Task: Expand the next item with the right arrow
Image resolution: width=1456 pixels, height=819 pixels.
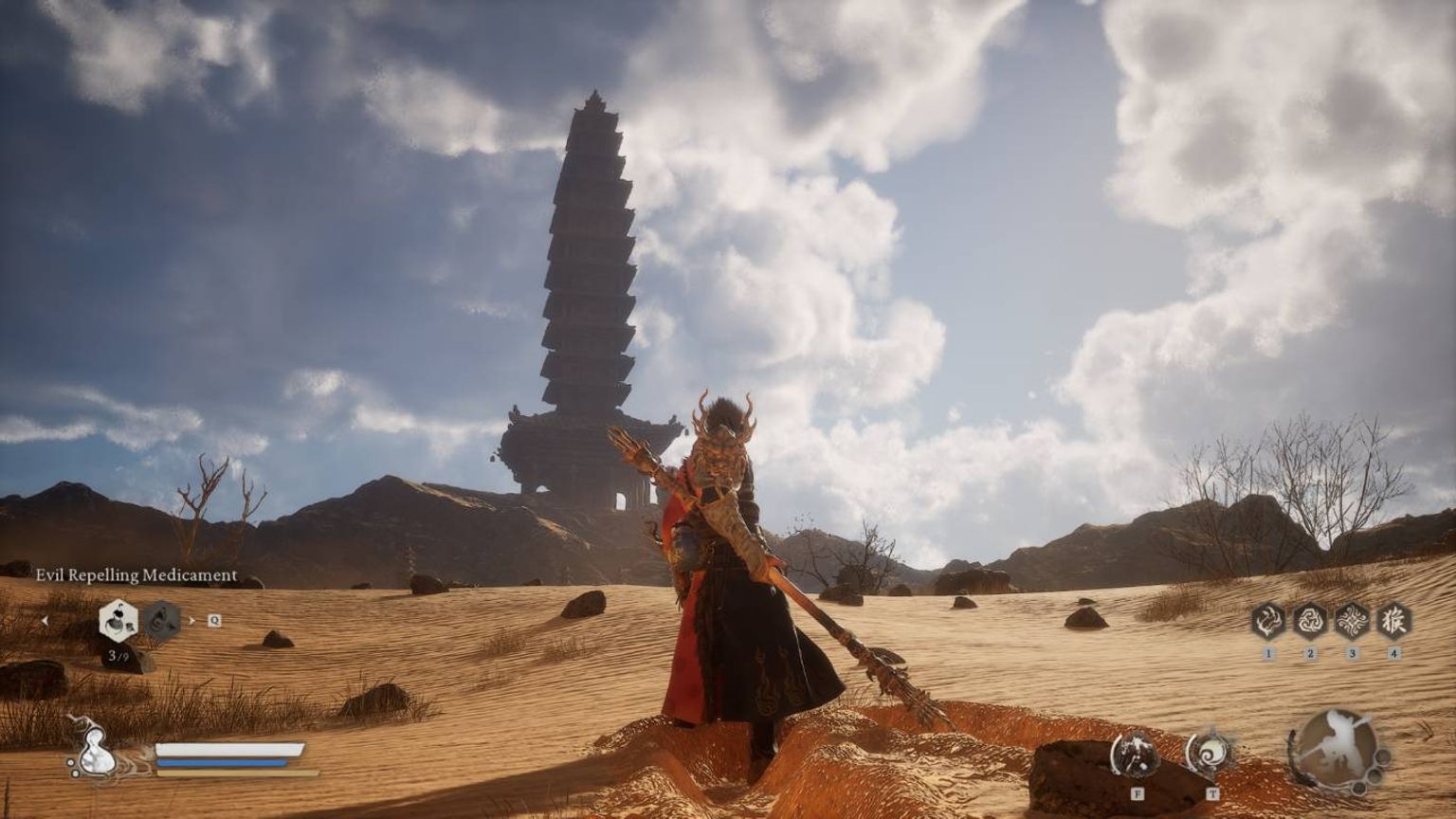Action: [191, 621]
